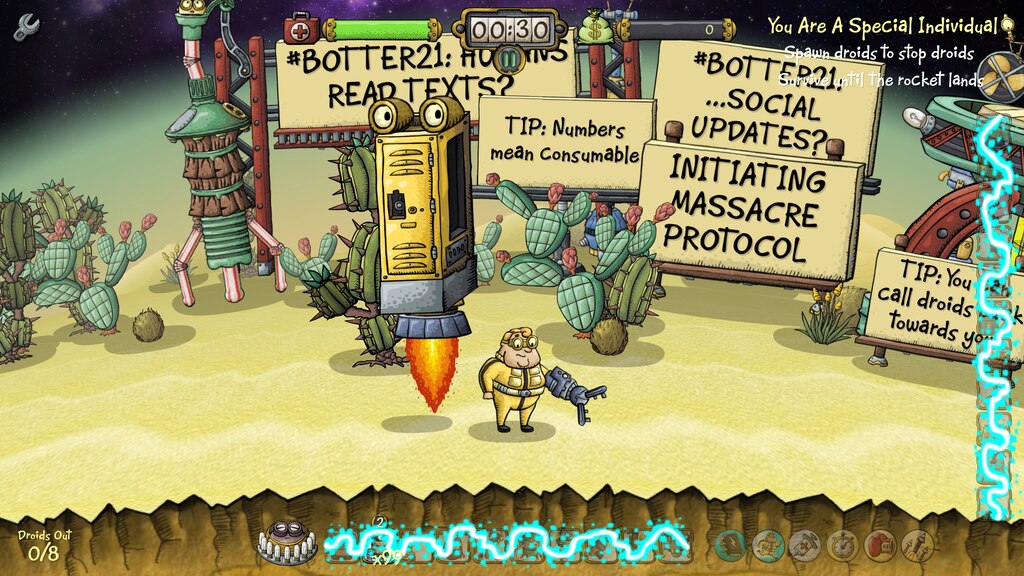
Task: Open settings with the wrench icon
Action: coord(25,27)
